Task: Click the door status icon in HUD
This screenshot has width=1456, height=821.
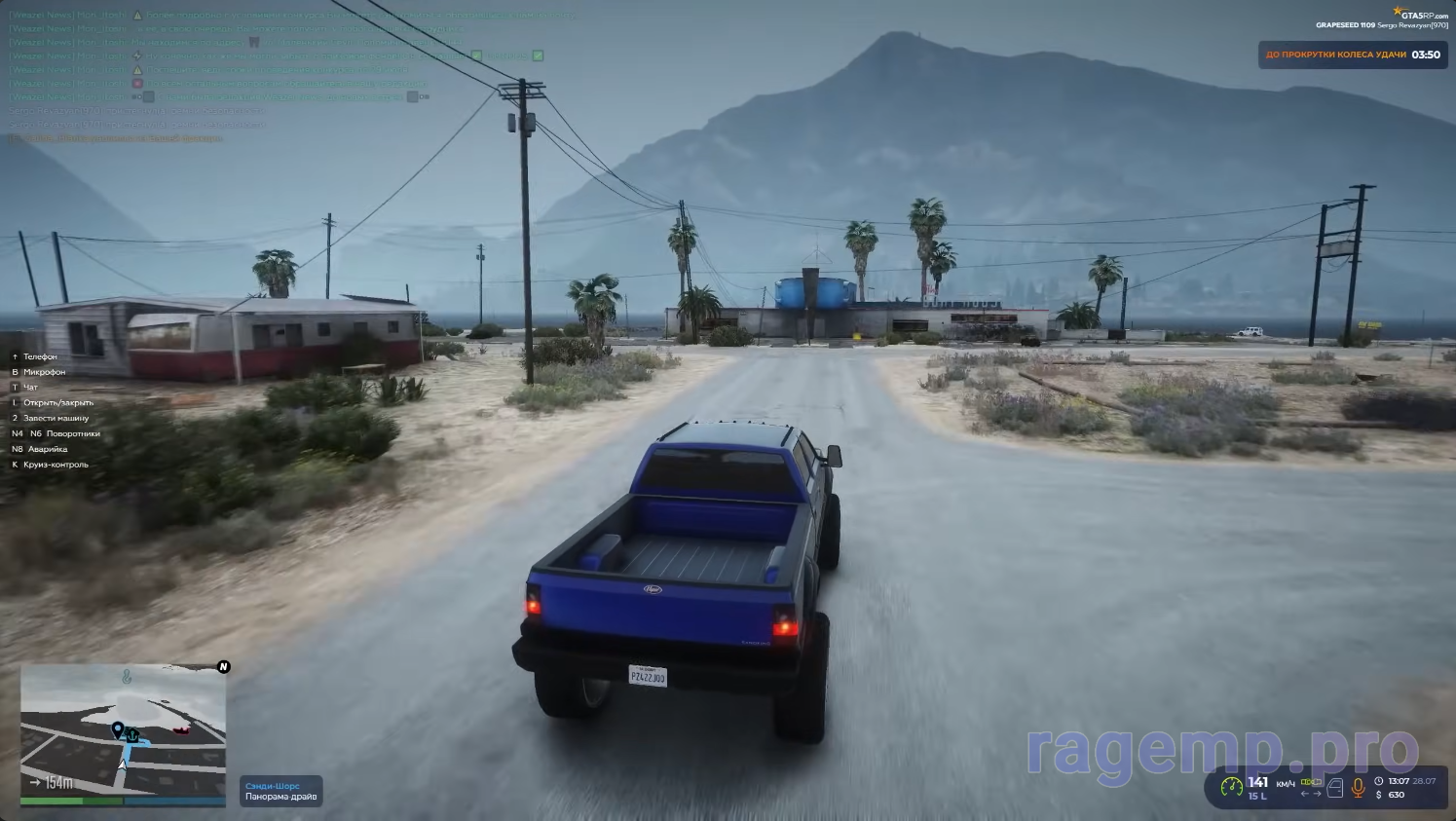Action: point(1335,788)
